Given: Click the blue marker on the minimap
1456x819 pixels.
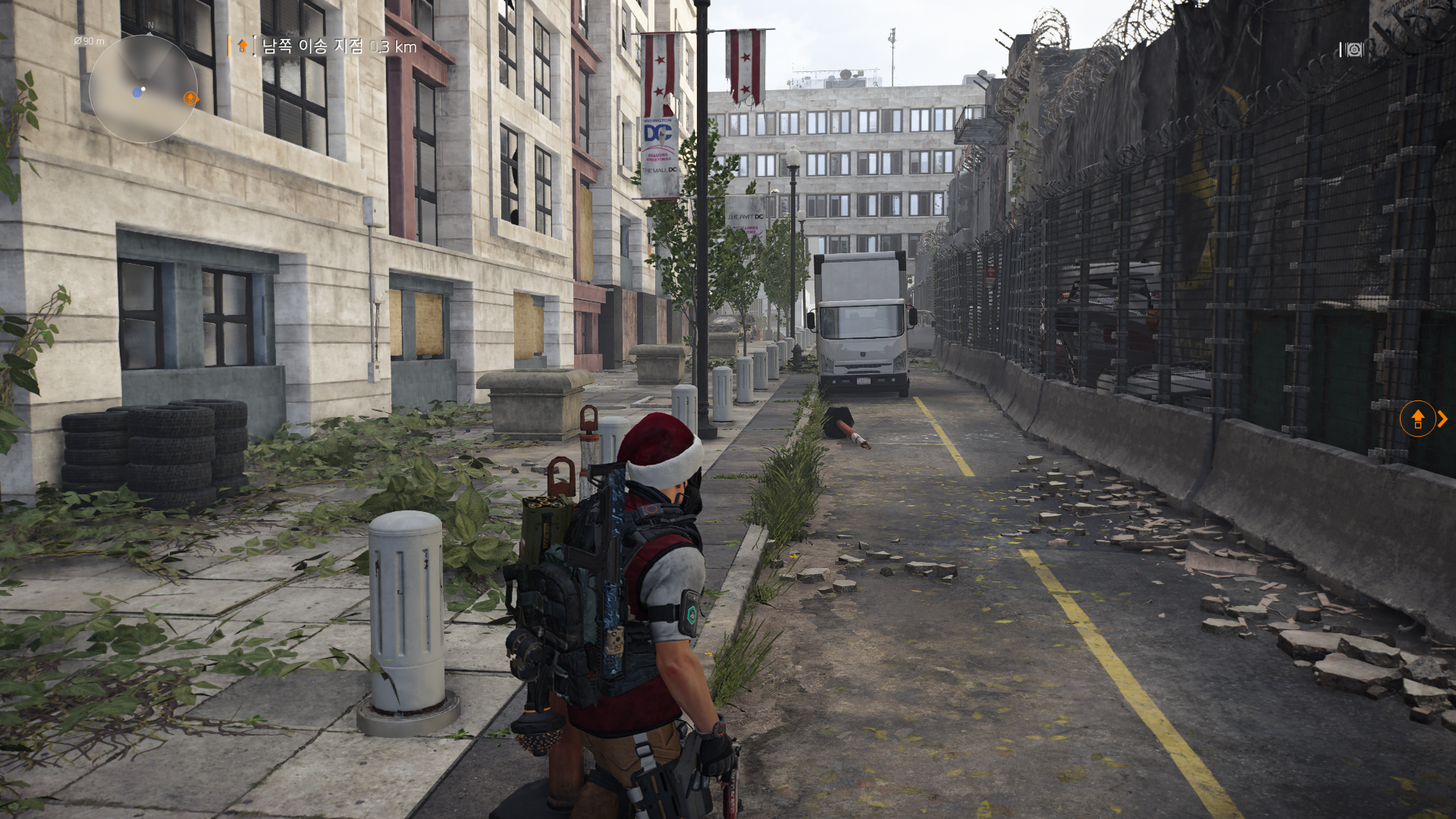Looking at the screenshot, I should tap(137, 92).
